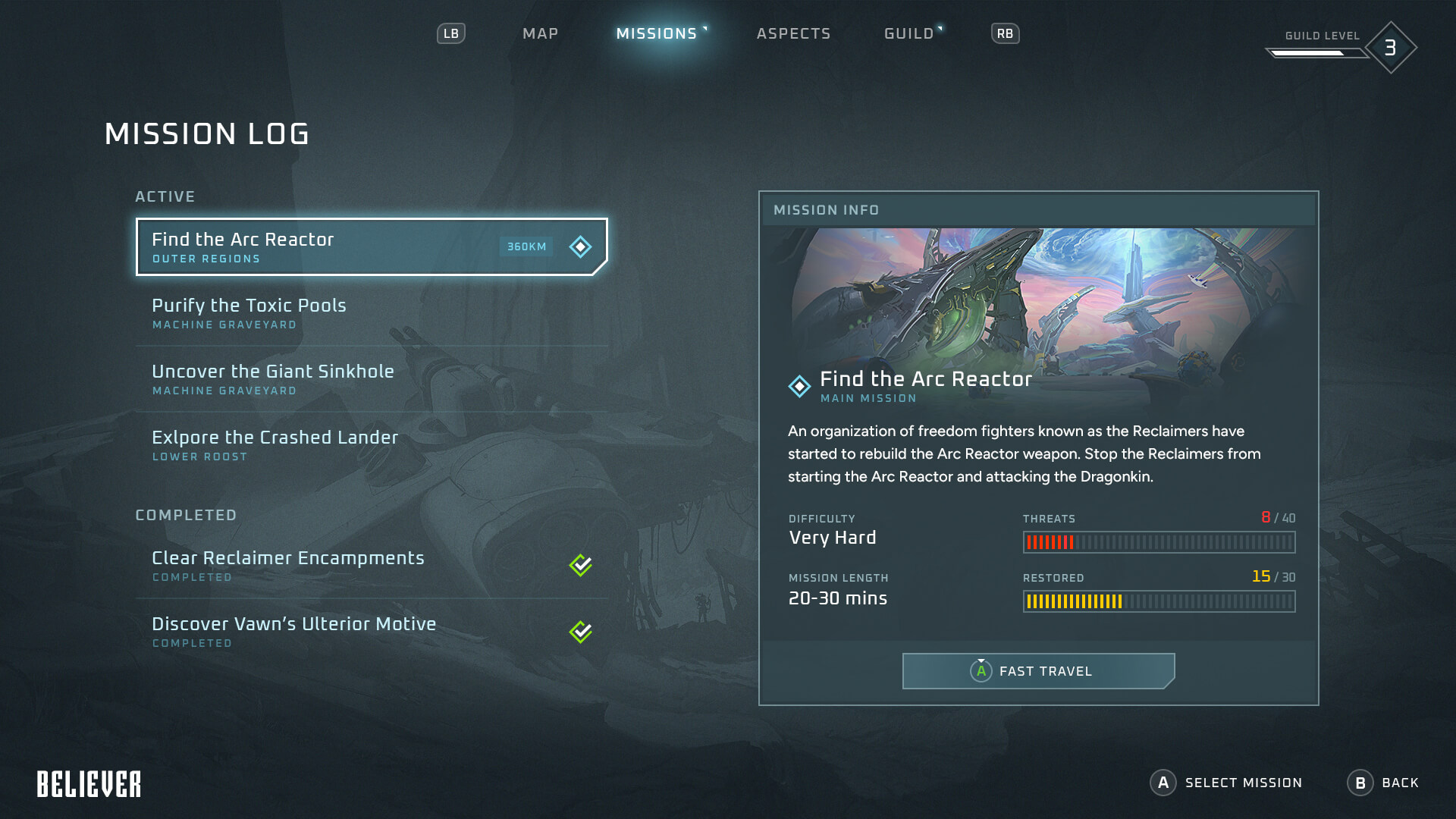This screenshot has width=1456, height=819.
Task: Pick the Explore the Crashed Lander mission
Action: (372, 445)
